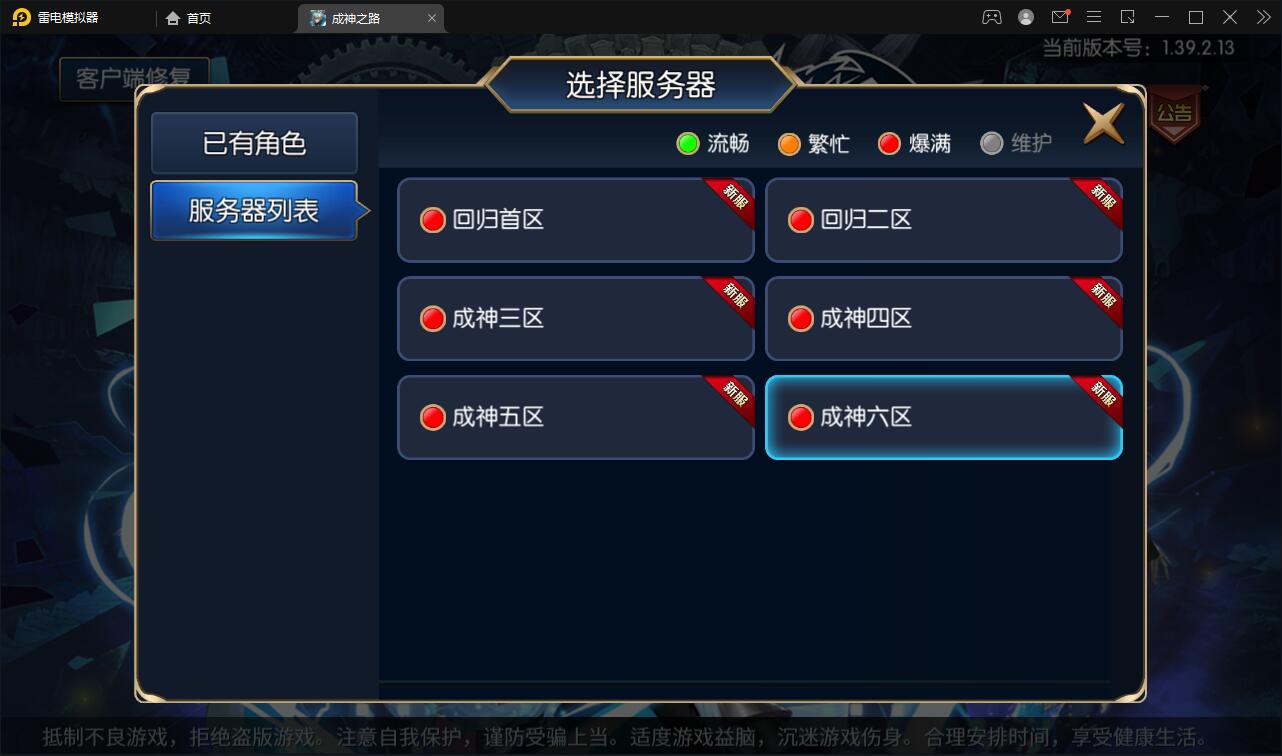Viewport: 1282px width, 756px height.
Task: Click the user avatar icon in title bar
Action: tap(1025, 17)
